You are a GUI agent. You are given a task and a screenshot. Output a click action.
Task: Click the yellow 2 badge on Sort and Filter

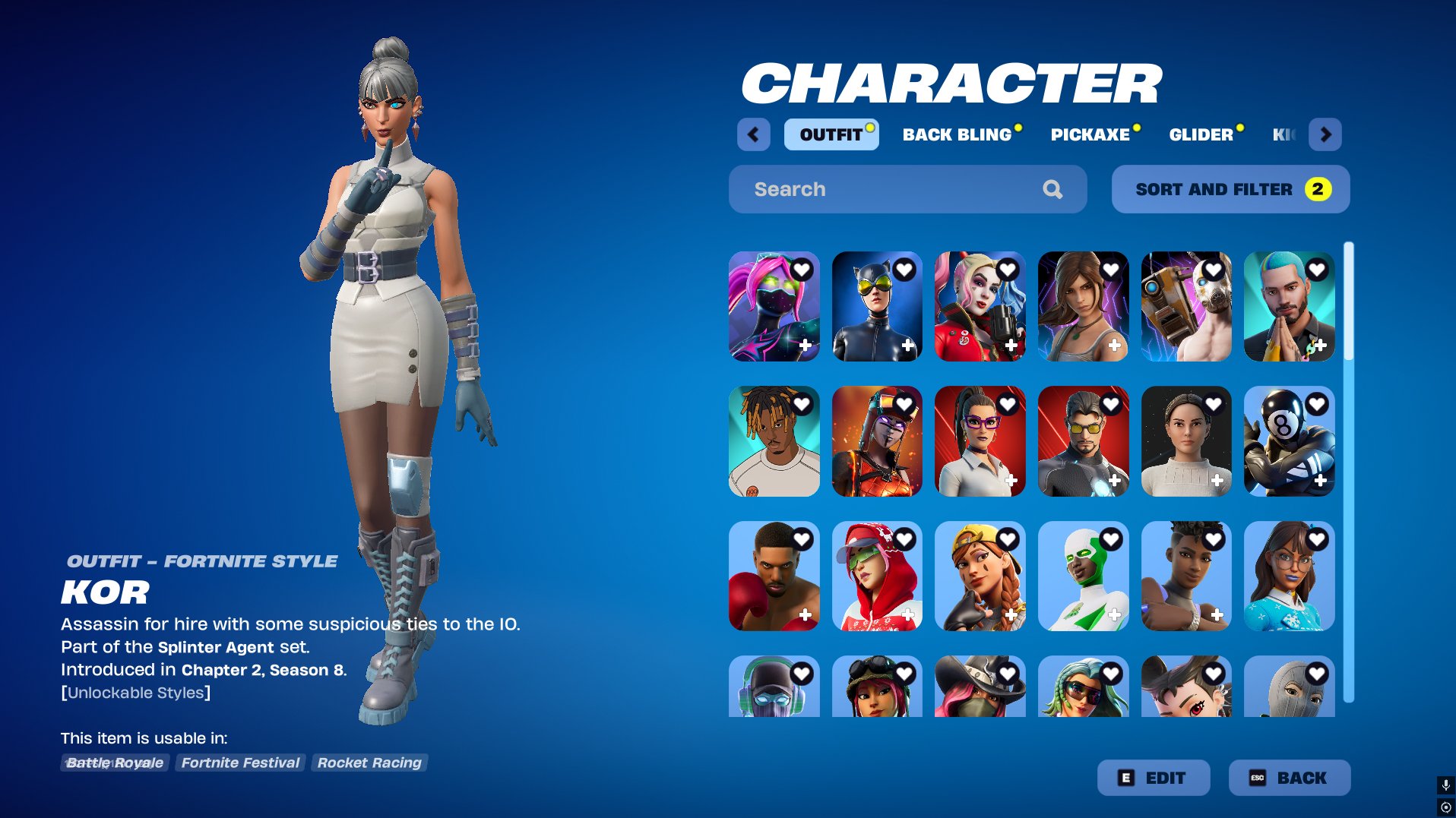click(x=1317, y=189)
